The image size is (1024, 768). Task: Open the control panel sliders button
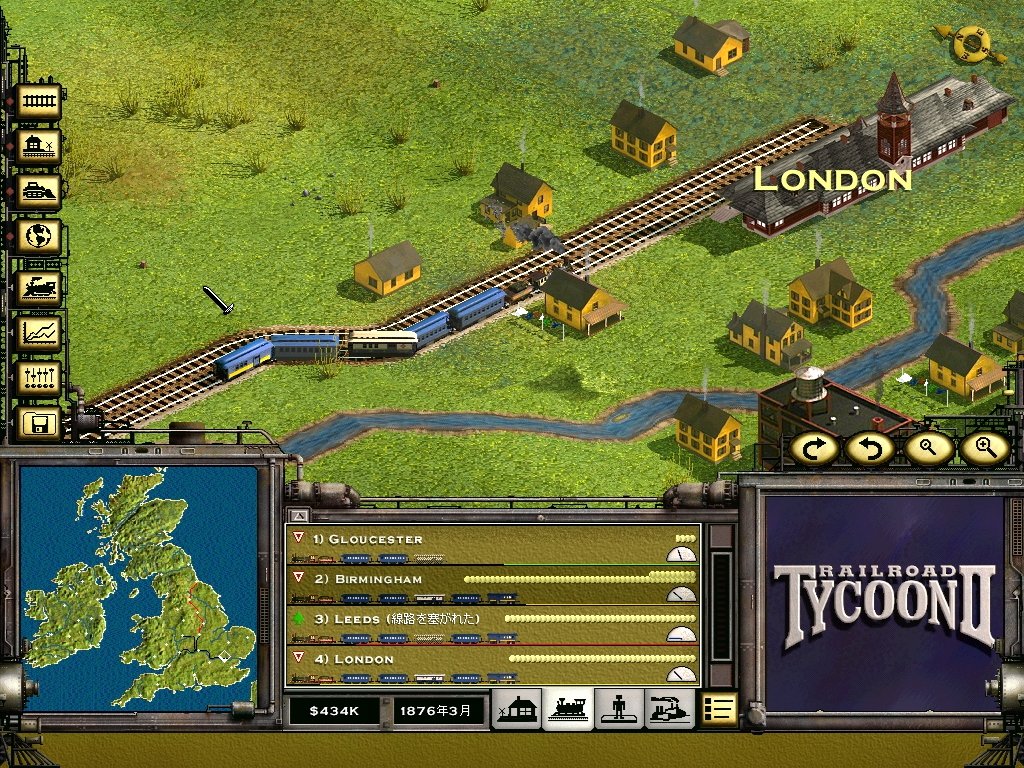tap(38, 377)
